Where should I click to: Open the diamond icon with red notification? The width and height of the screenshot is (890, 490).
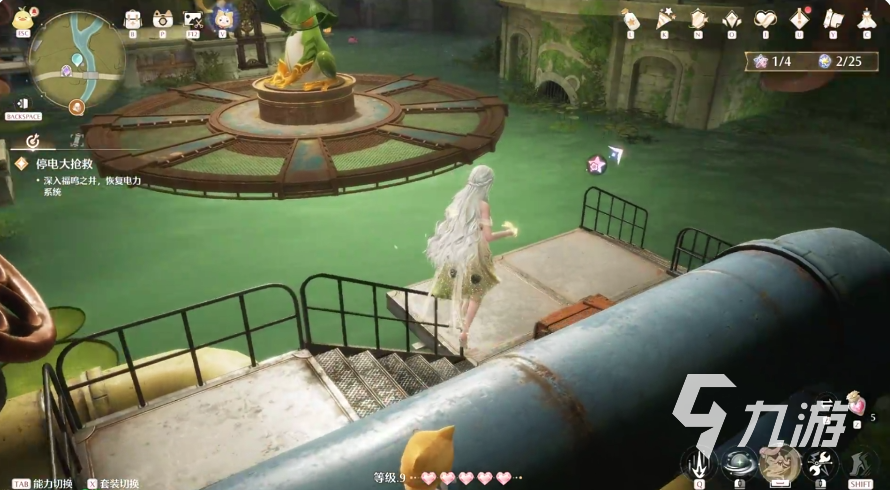click(x=799, y=18)
